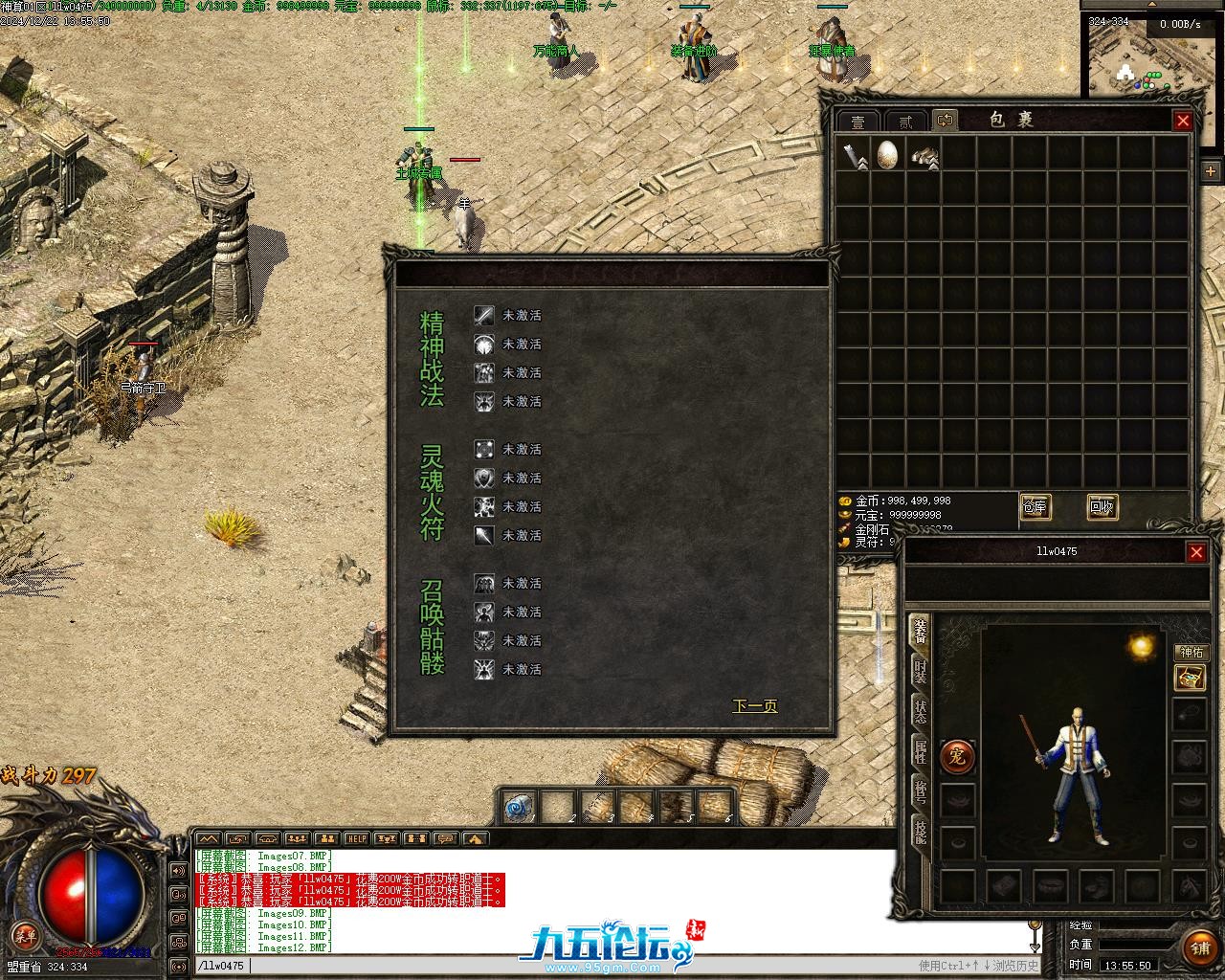Go to 下一页 in the skill panel
This screenshot has height=980, width=1225.
(x=754, y=706)
